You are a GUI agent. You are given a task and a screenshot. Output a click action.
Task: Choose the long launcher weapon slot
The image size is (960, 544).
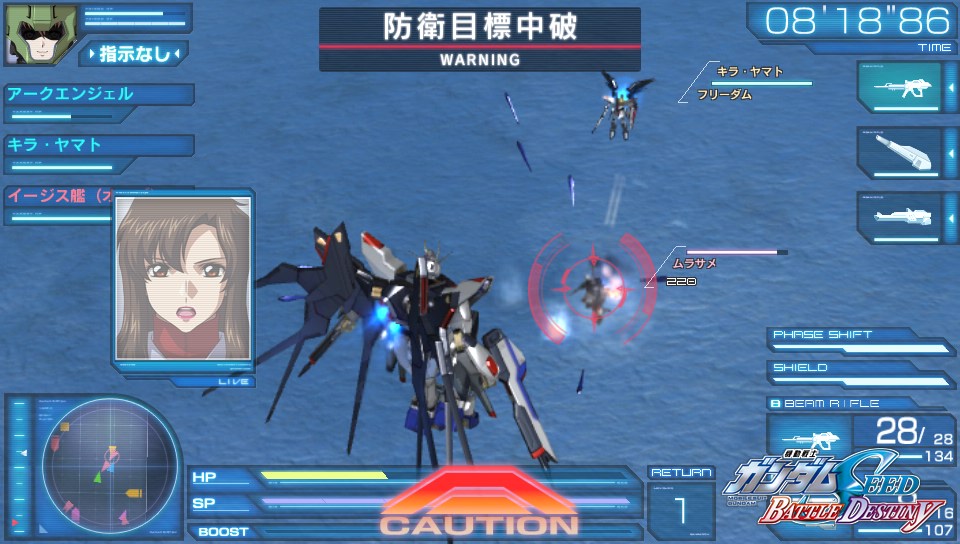click(x=900, y=216)
